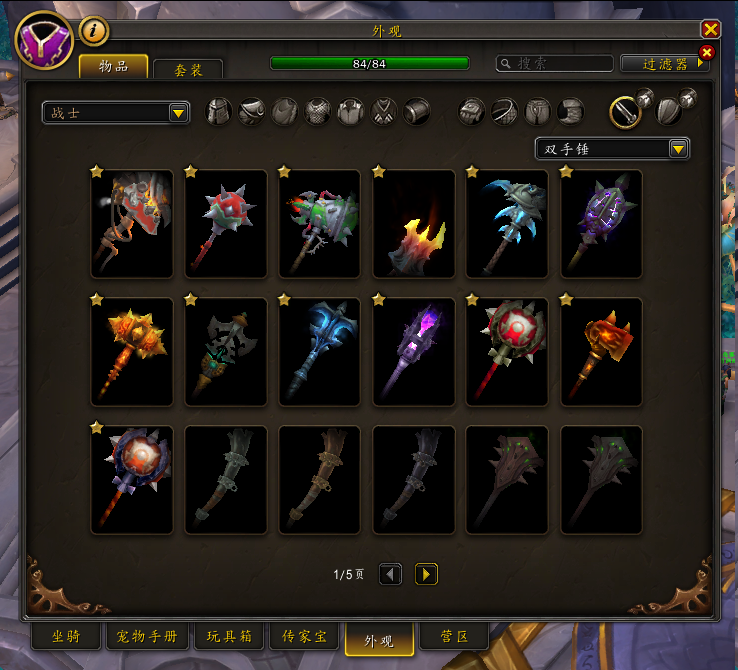Select the purple glowing crystal mace appearance
This screenshot has height=670, width=738.
[x=413, y=349]
